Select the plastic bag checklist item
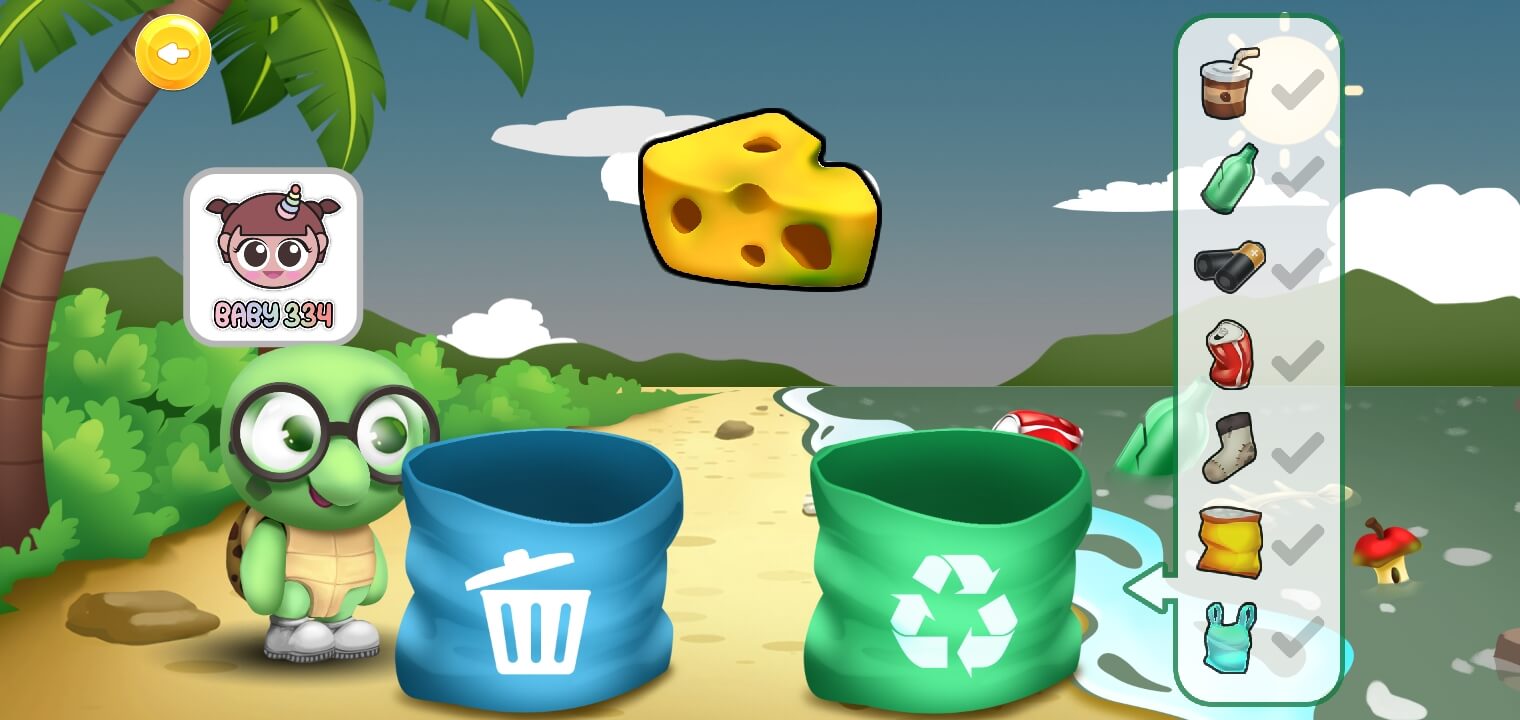The height and width of the screenshot is (720, 1520). pyautogui.click(x=1229, y=637)
